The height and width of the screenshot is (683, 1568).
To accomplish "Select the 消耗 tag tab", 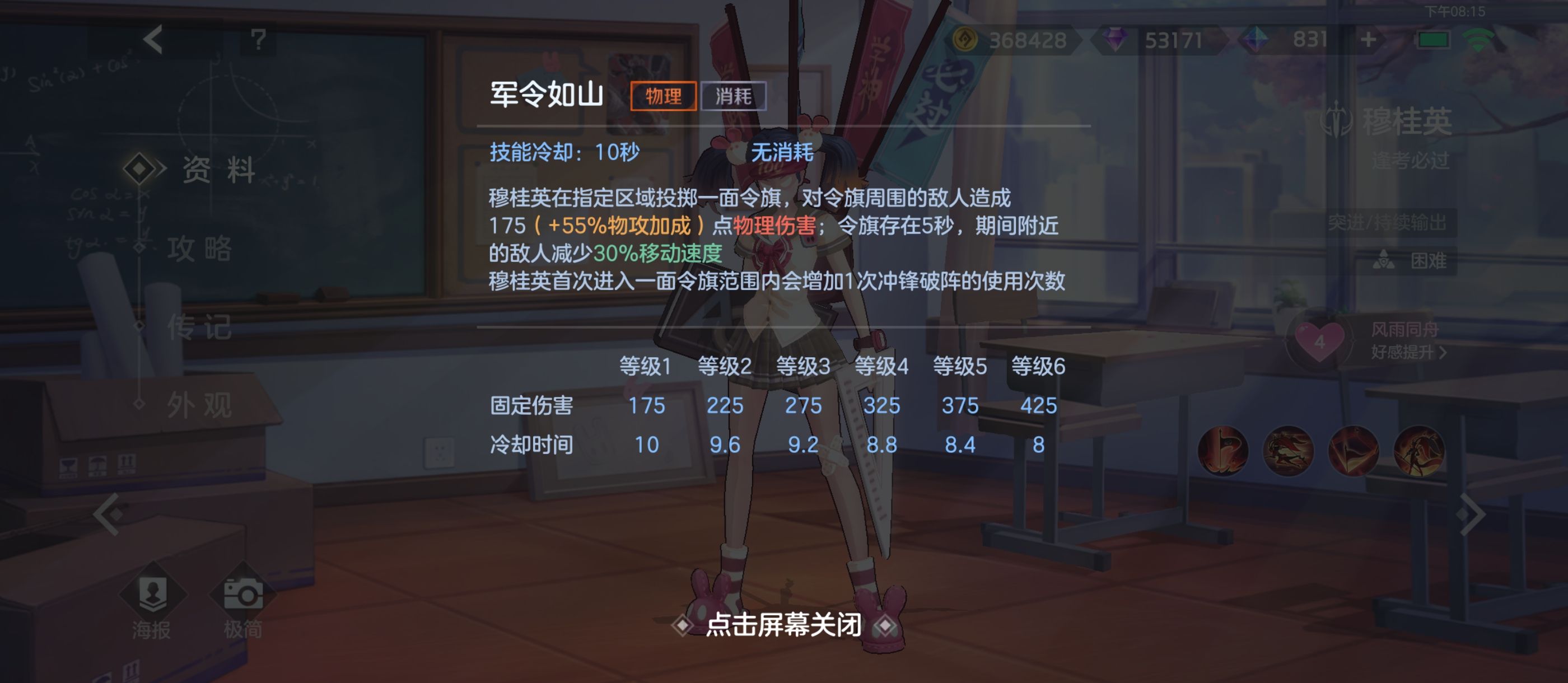I will 734,96.
